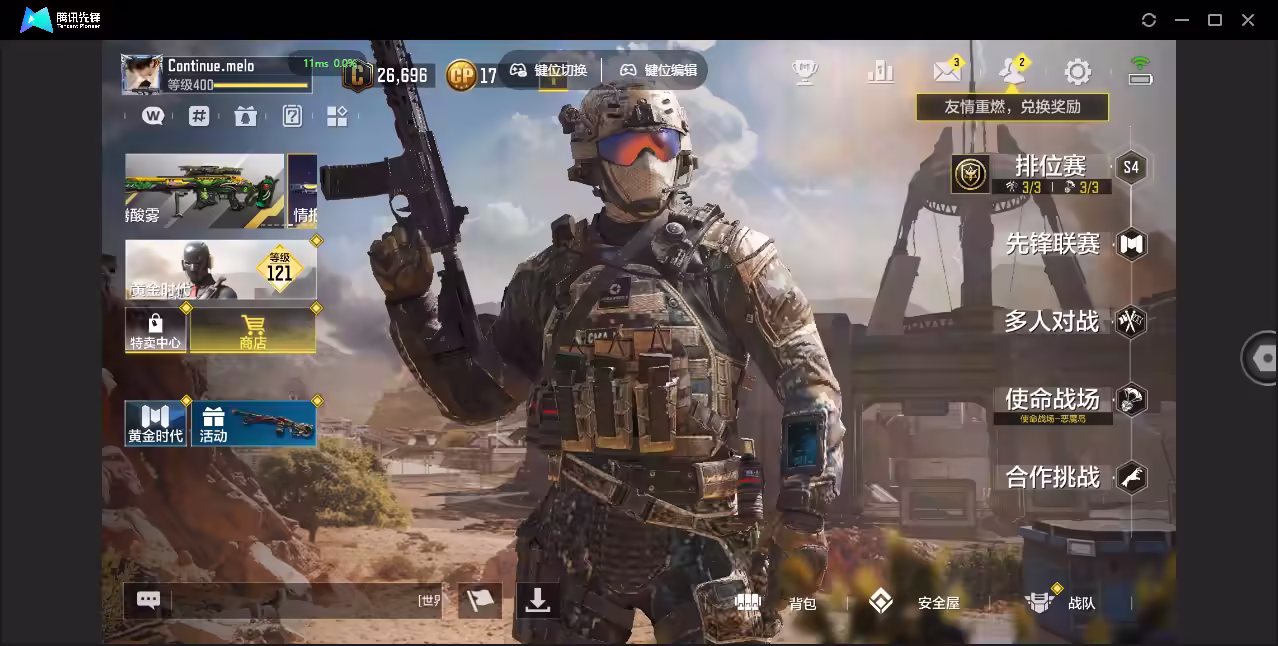Open the 合作挑战 co-op challenge mode

tap(1053, 477)
